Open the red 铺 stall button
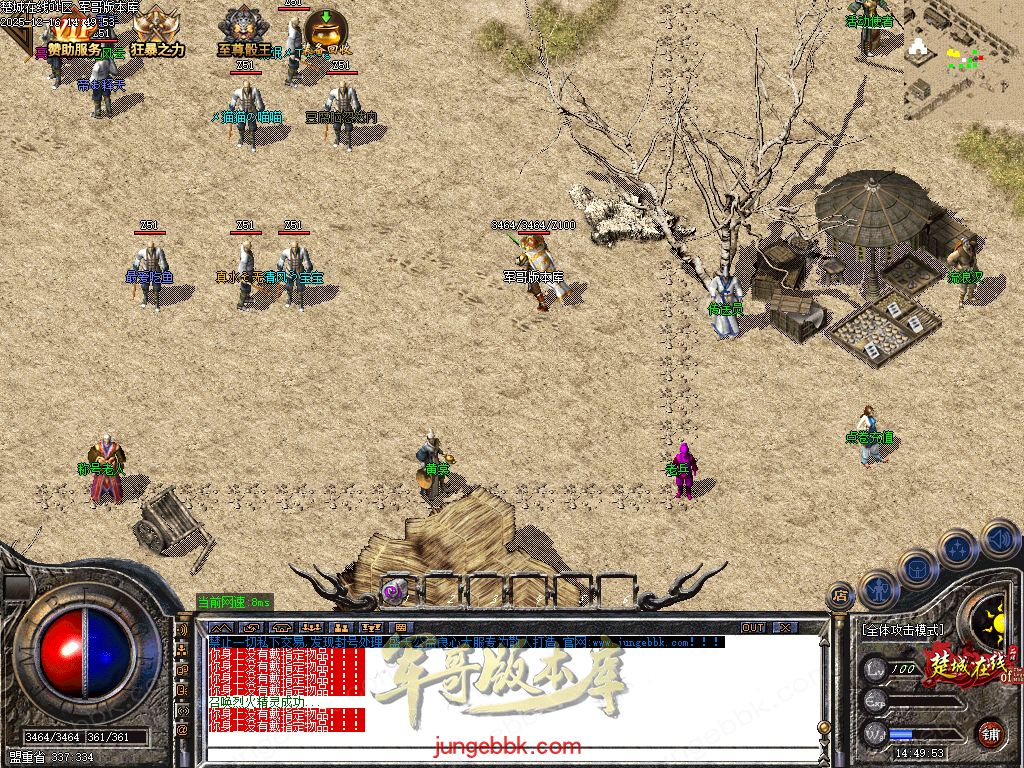 click(990, 733)
